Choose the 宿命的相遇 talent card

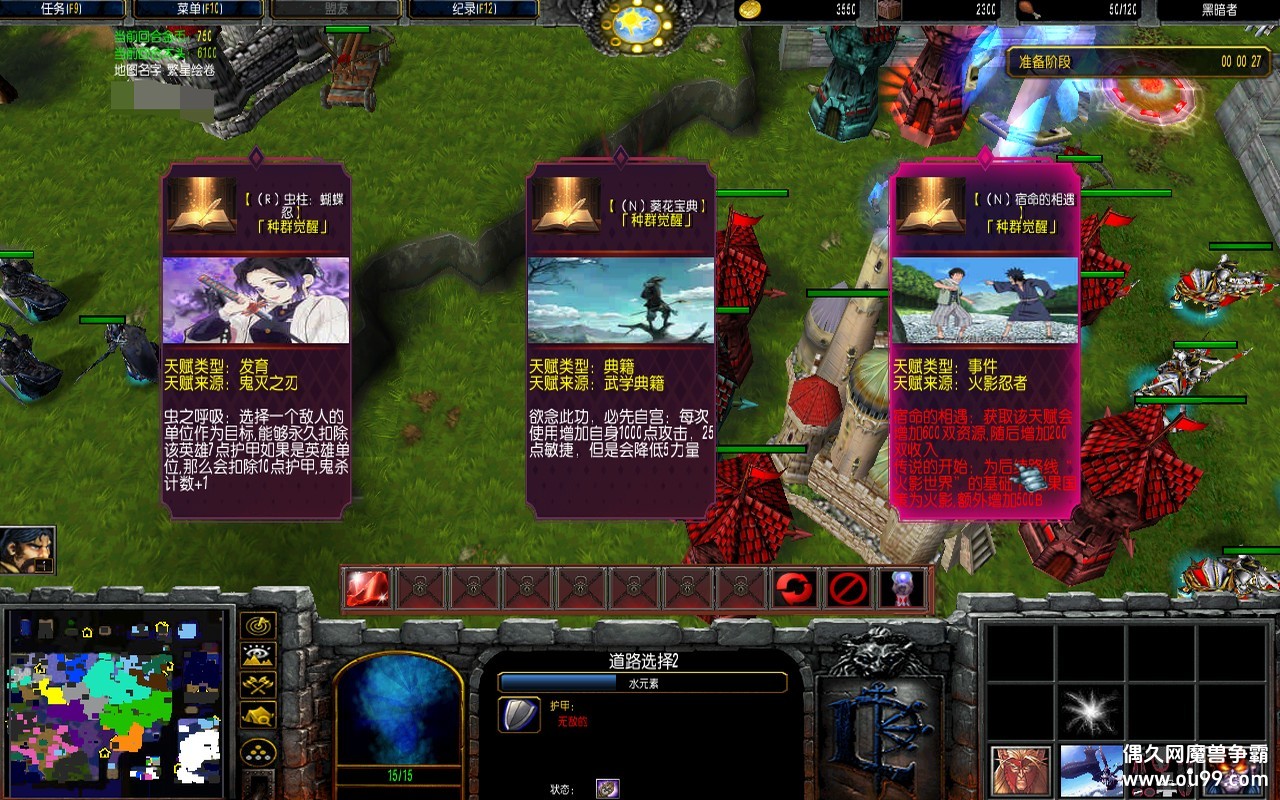point(985,340)
